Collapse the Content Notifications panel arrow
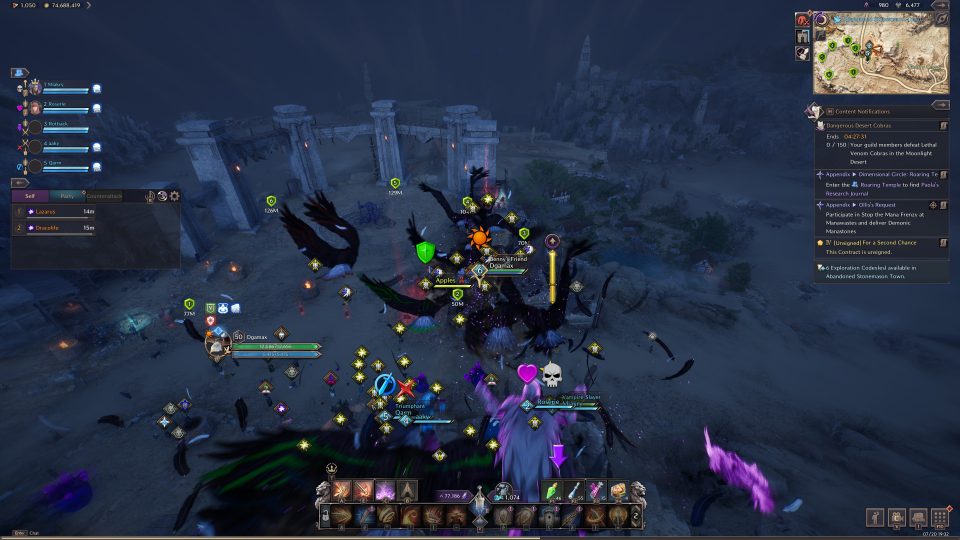This screenshot has width=960, height=540. pyautogui.click(x=939, y=104)
